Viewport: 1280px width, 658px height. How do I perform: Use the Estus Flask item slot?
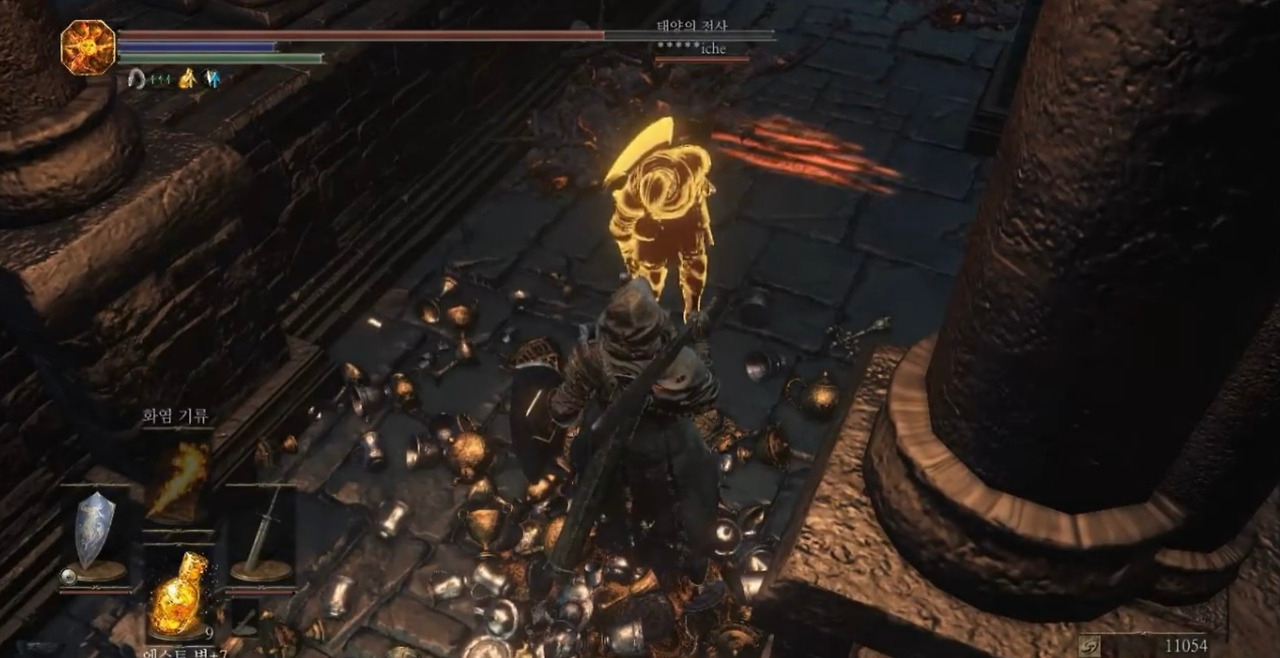(178, 596)
